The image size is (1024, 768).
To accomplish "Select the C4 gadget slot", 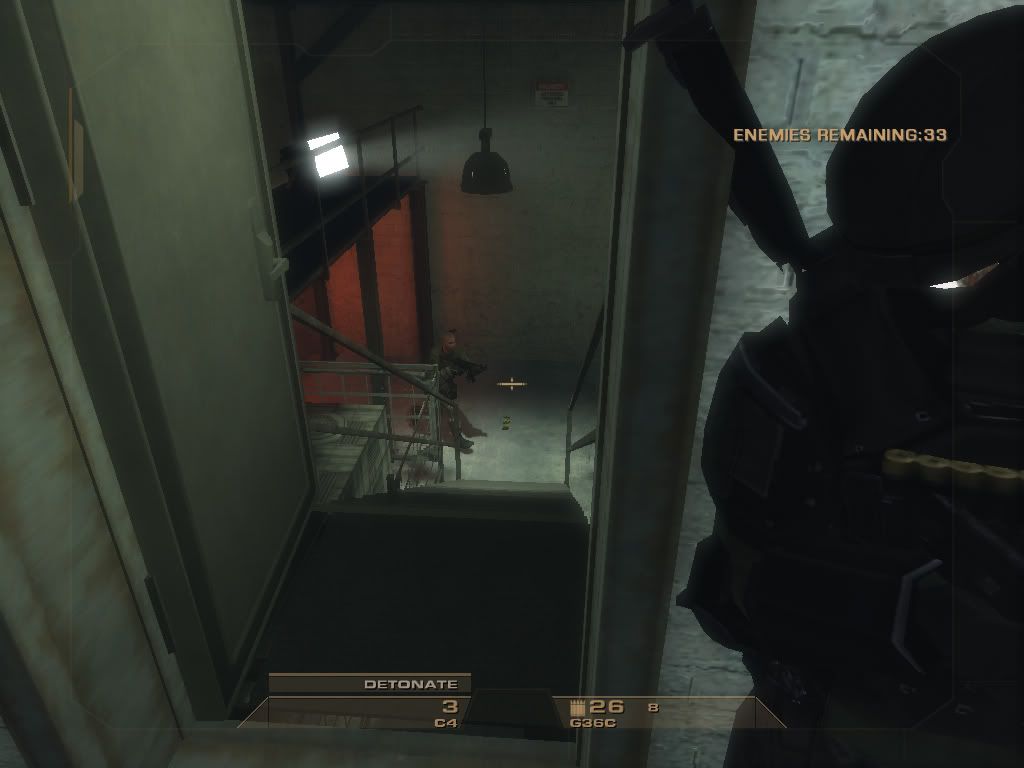I will [x=445, y=713].
